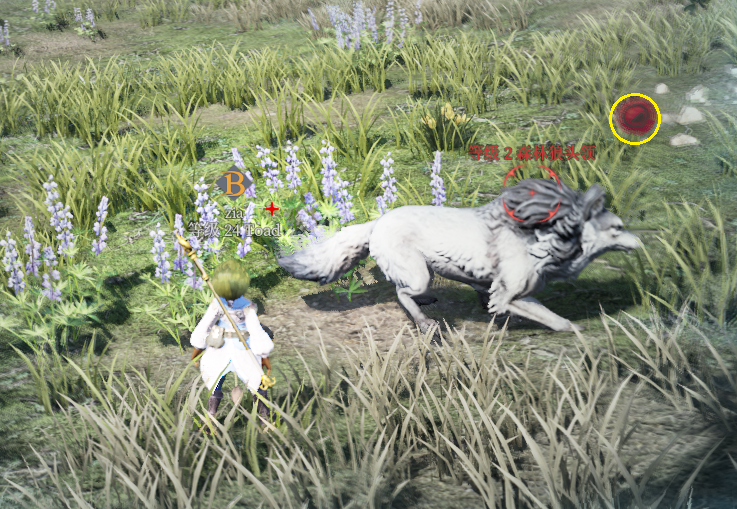Viewport: 737px width, 509px height.
Task: Click the red circular marker ringed in yellow
Action: click(x=635, y=118)
